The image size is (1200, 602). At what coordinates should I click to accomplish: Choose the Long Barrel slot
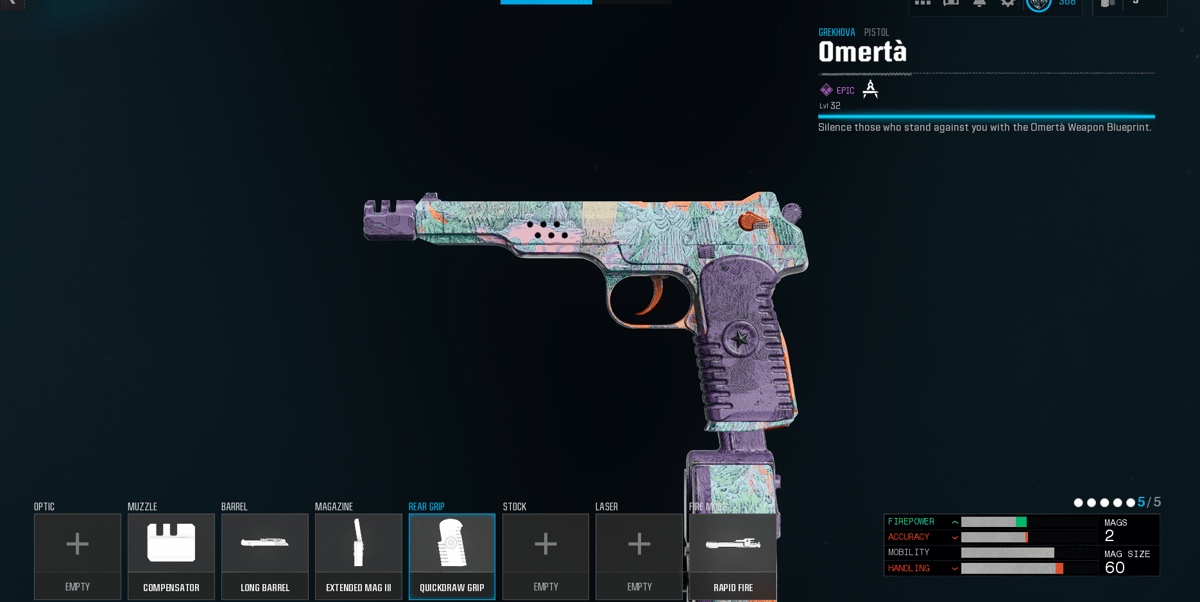pyautogui.click(x=265, y=556)
